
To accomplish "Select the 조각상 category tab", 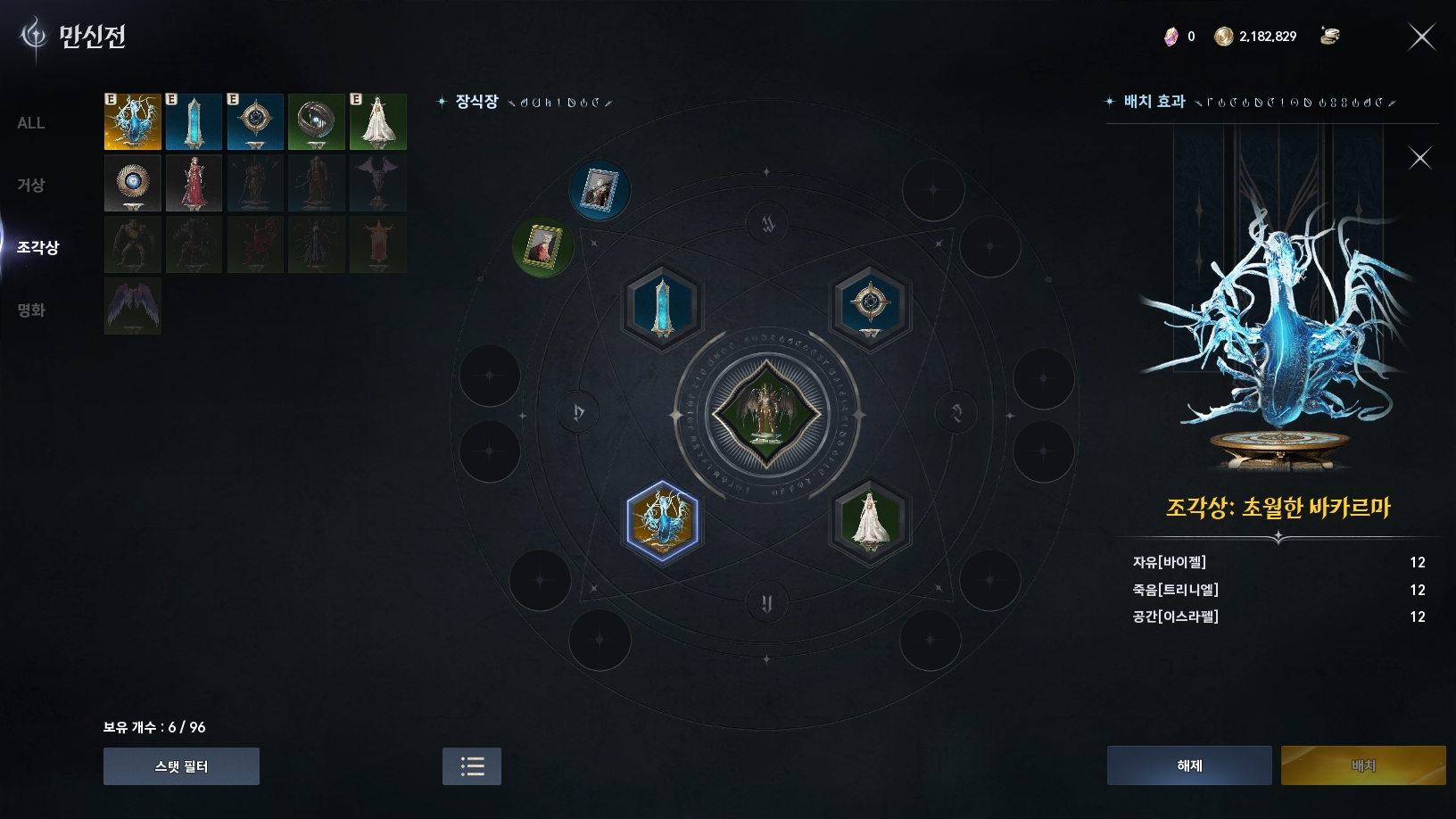I will click(37, 247).
